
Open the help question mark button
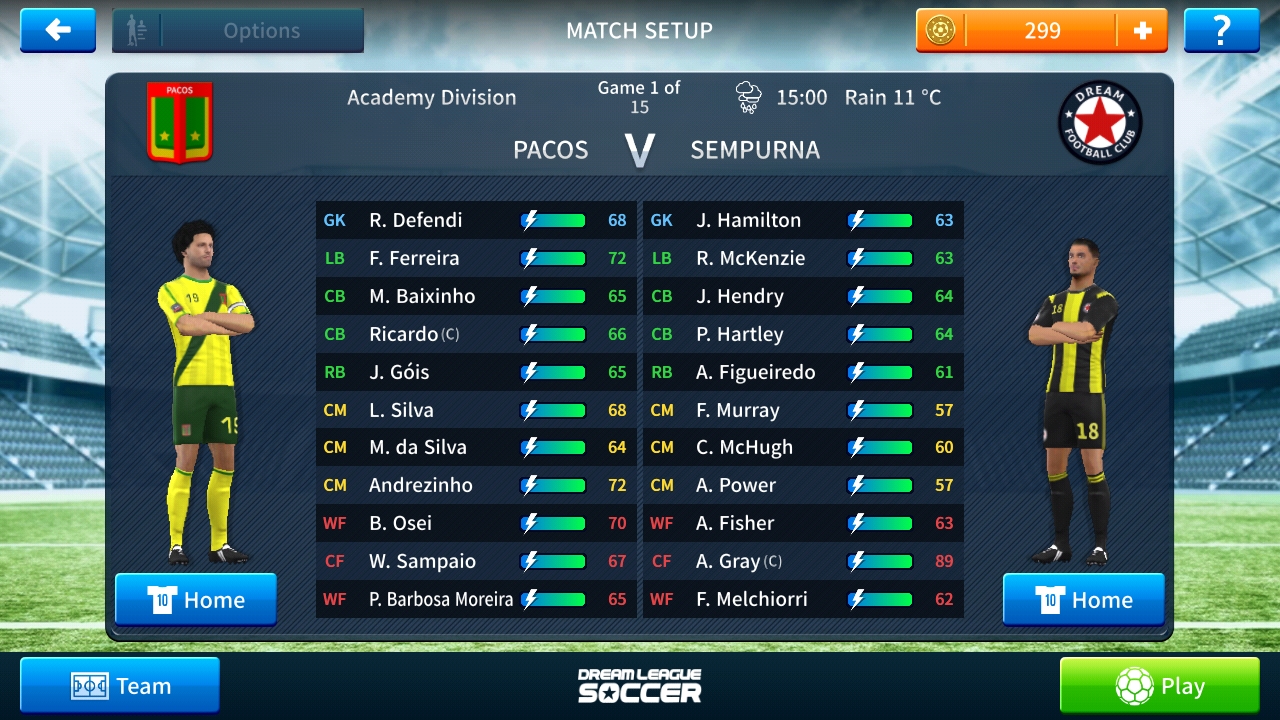[x=1221, y=31]
